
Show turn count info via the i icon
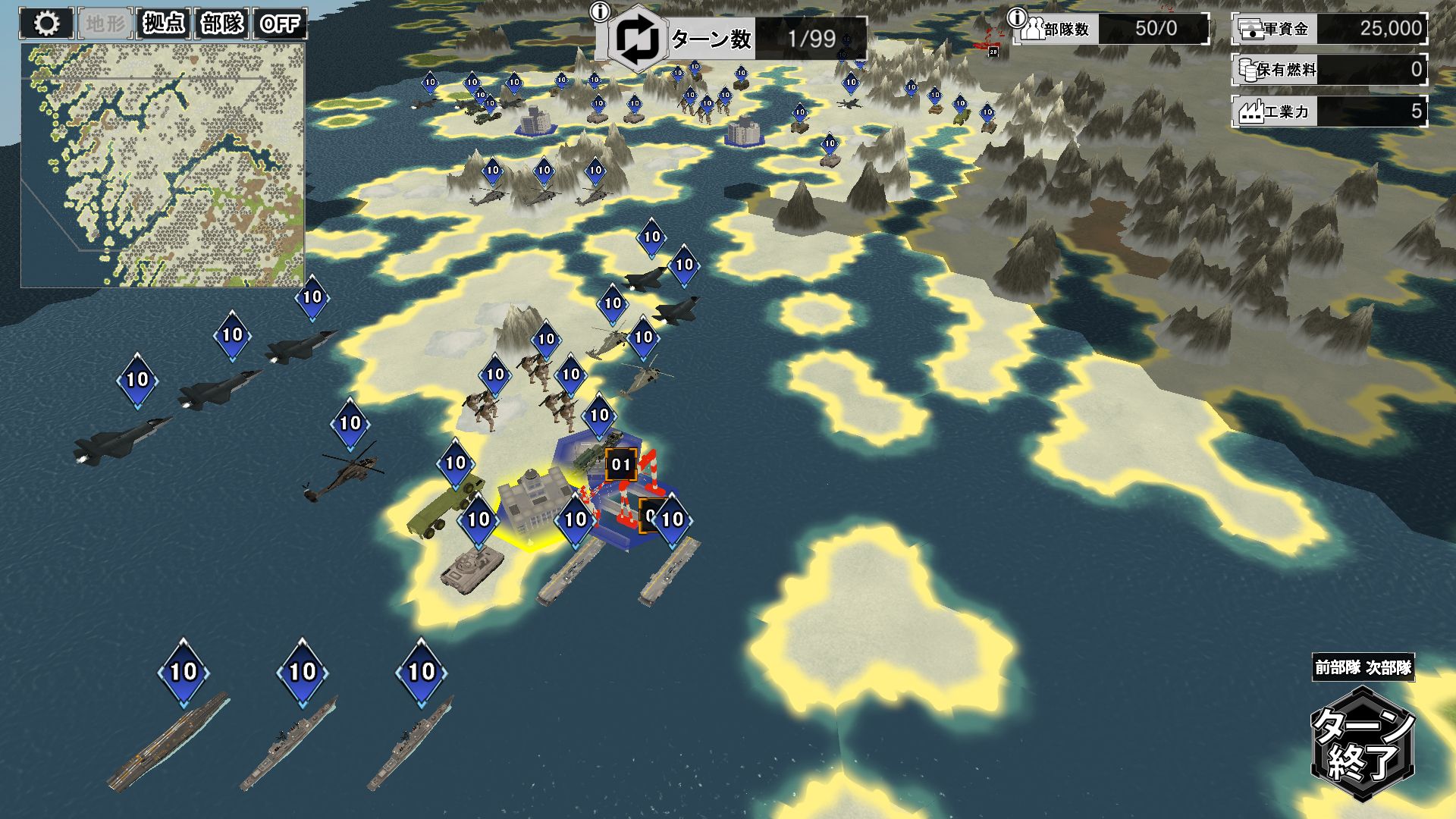[601, 12]
